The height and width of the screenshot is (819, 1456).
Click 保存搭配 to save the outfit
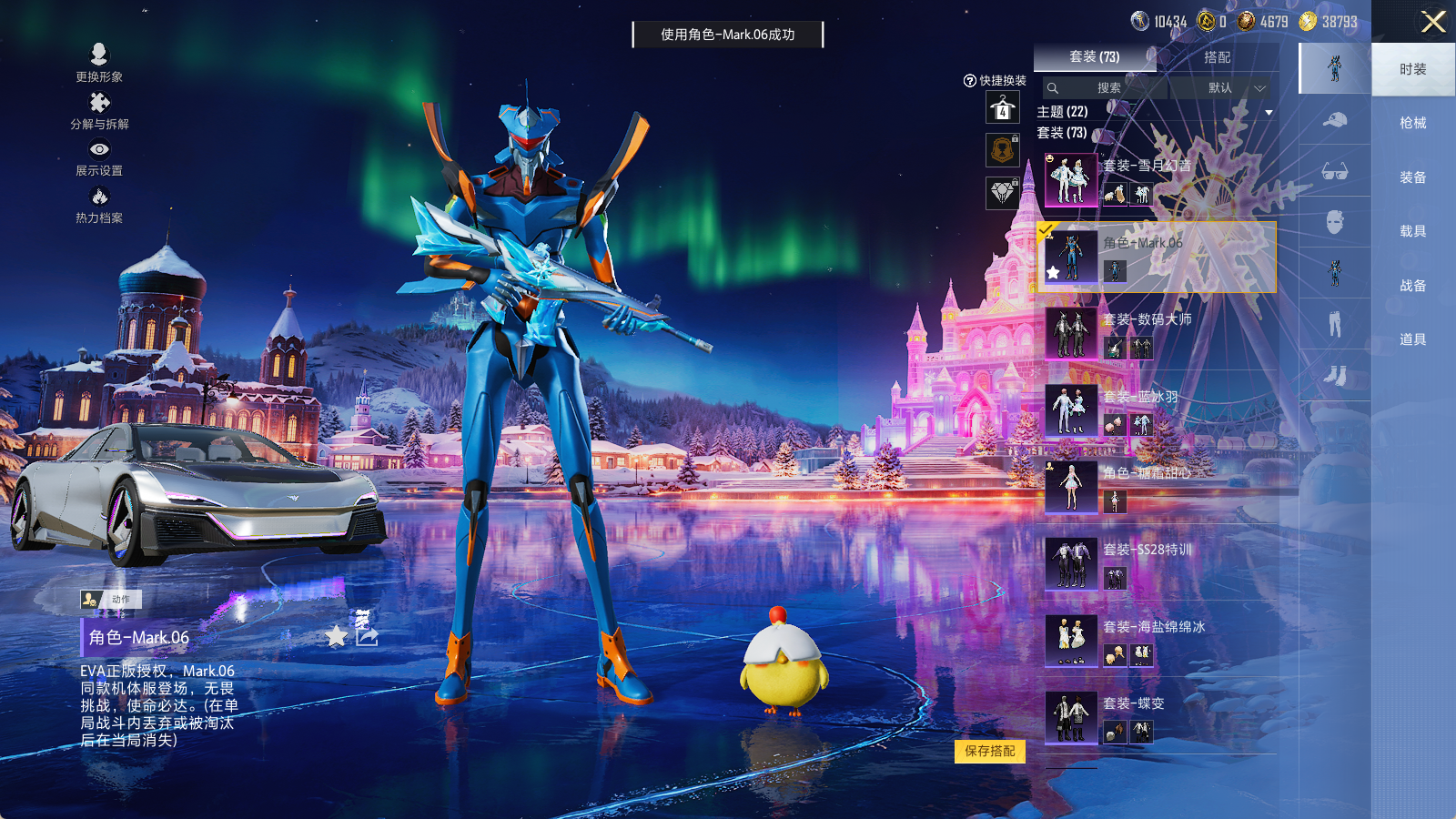click(990, 752)
